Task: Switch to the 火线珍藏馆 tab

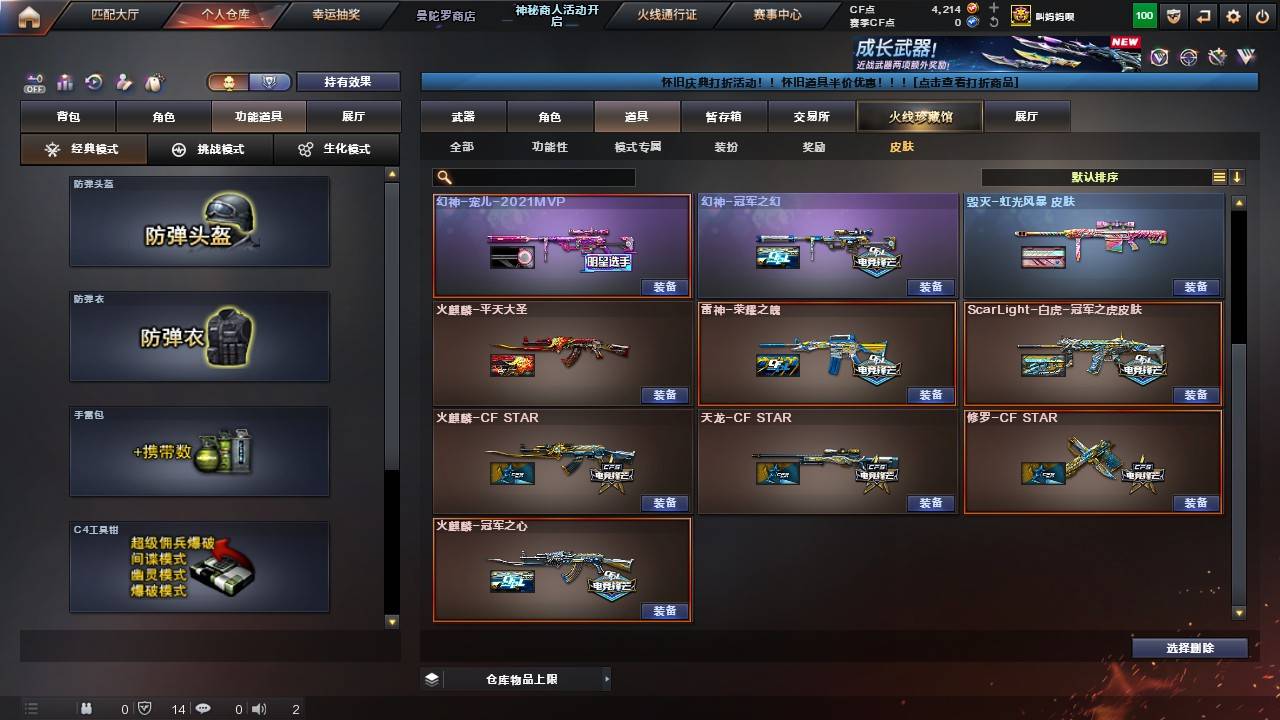Action: [918, 116]
